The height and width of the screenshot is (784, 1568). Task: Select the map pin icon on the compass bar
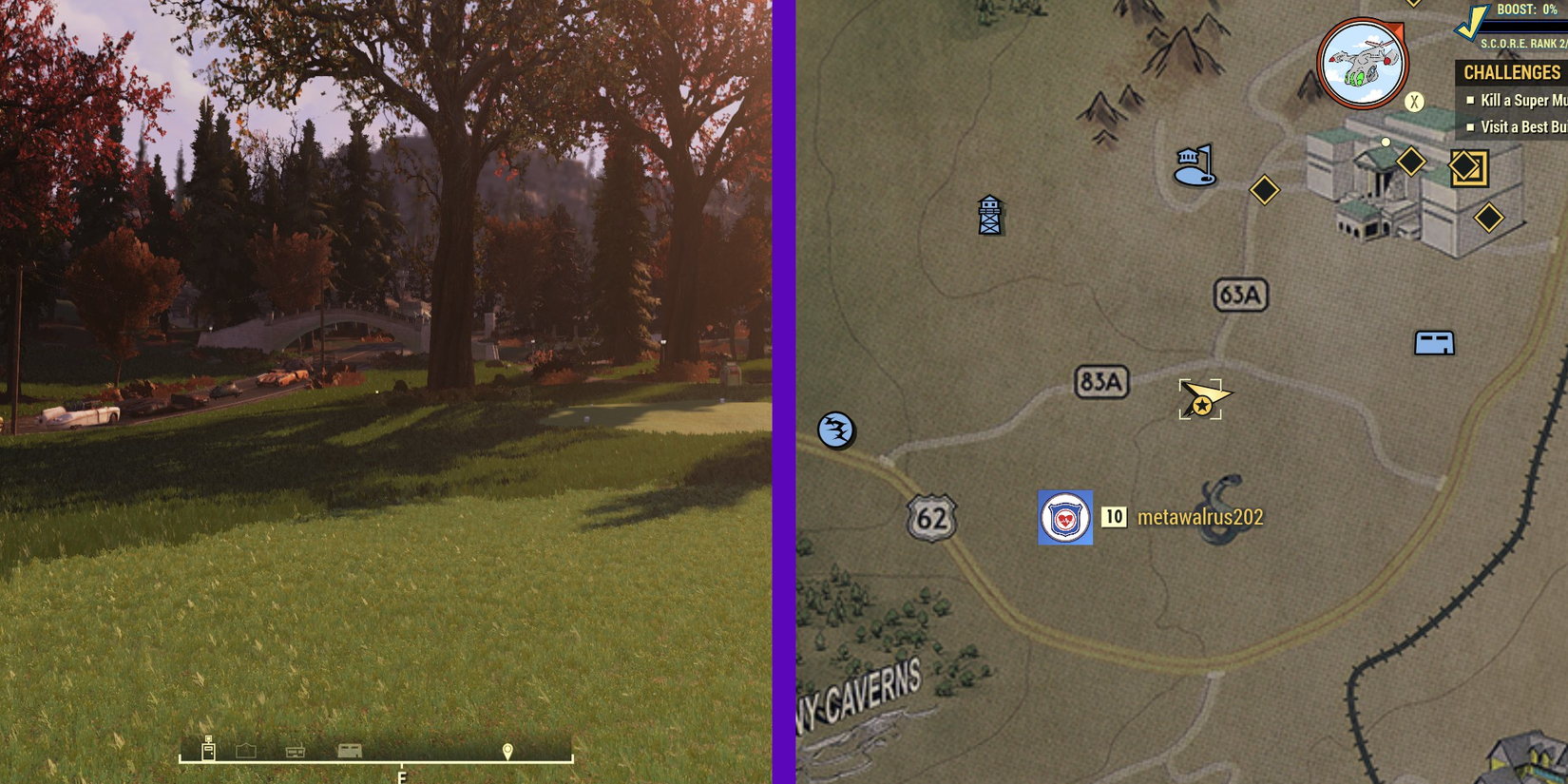coord(509,751)
